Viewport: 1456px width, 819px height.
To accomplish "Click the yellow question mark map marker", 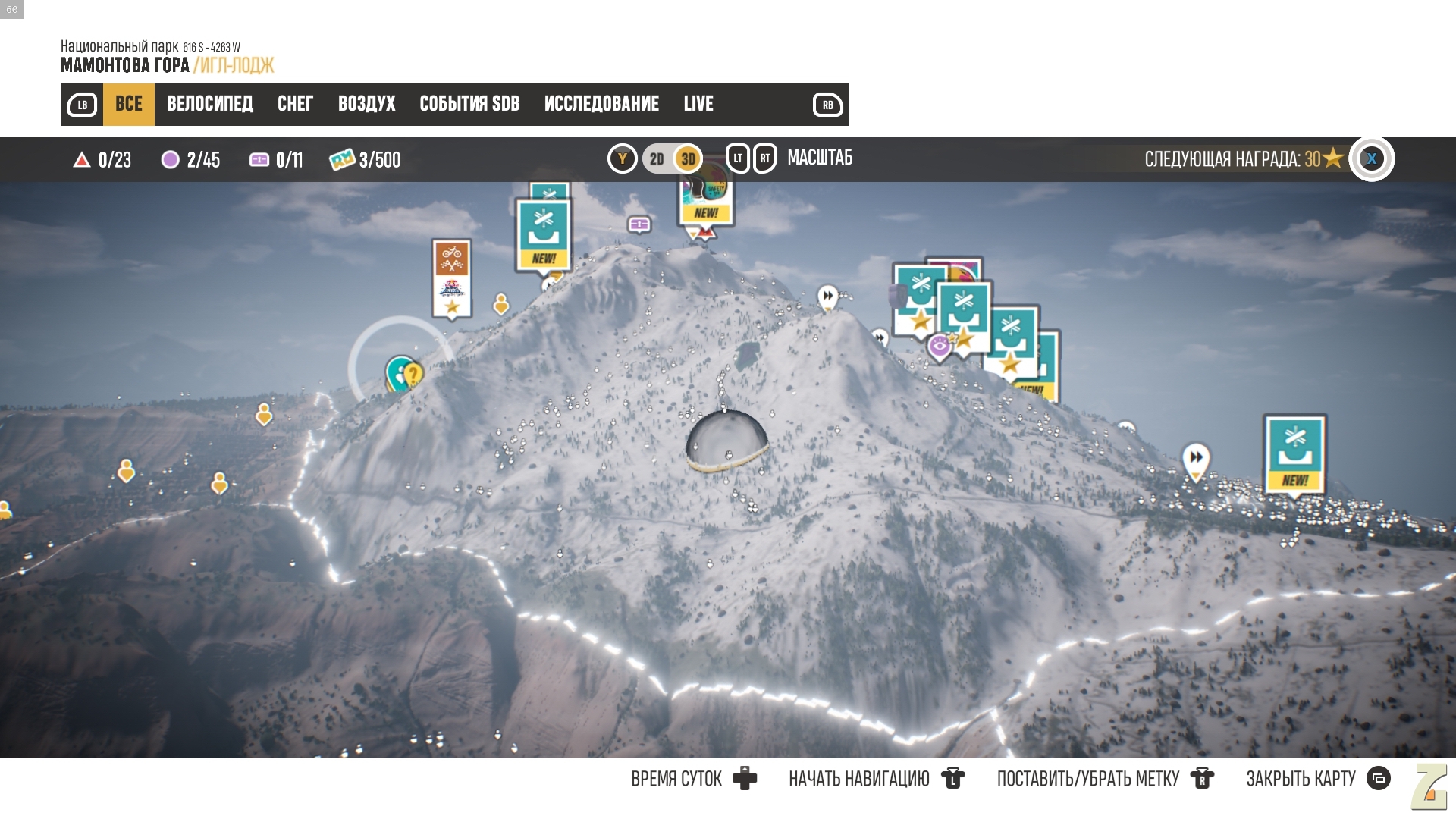I will (x=413, y=375).
